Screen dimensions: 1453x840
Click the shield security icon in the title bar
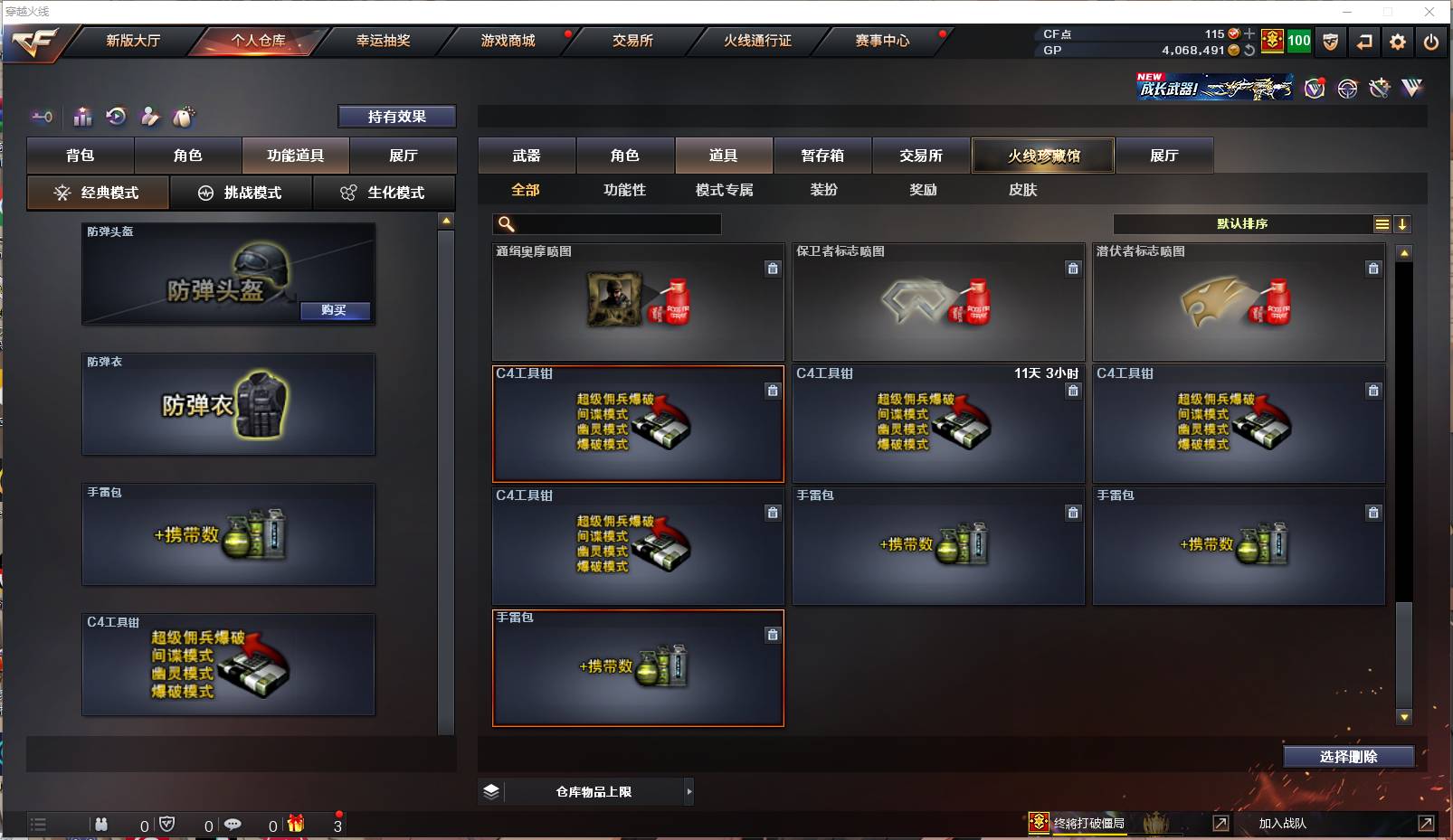[1330, 42]
